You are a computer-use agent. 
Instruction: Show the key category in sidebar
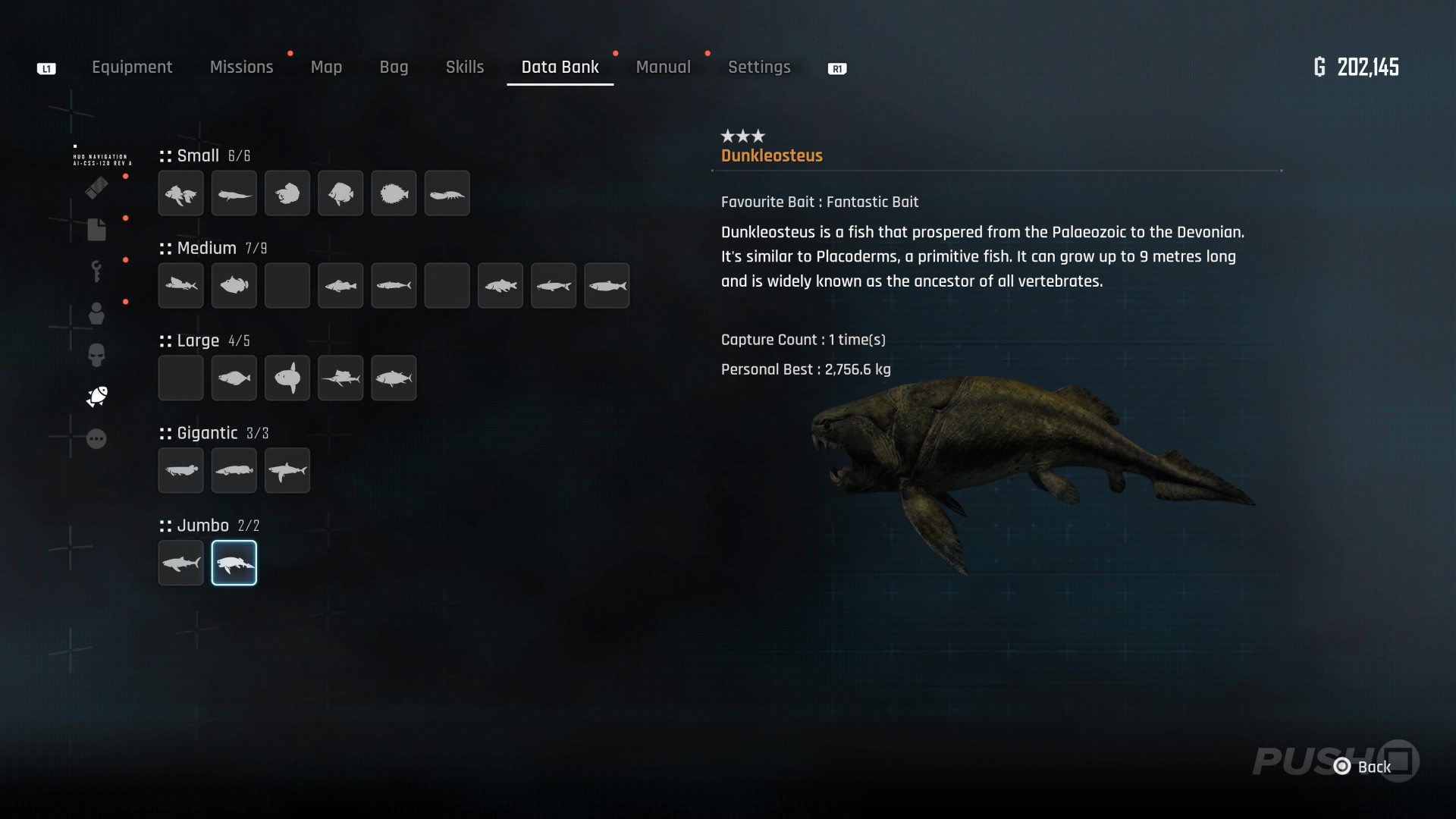(x=96, y=271)
